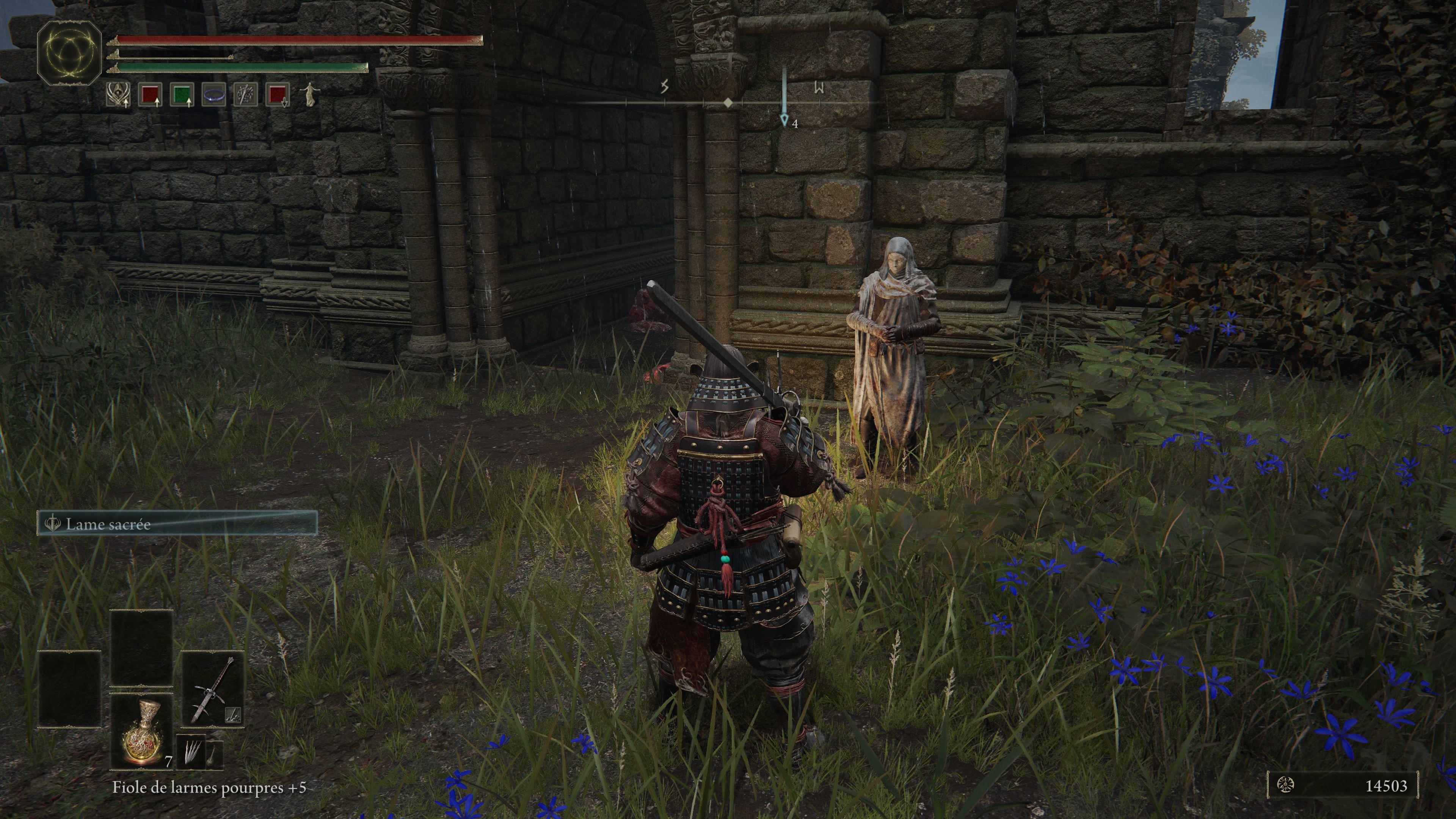The image size is (1456, 819).
Task: Click the green square up-arrow buff icon
Action: tap(182, 94)
